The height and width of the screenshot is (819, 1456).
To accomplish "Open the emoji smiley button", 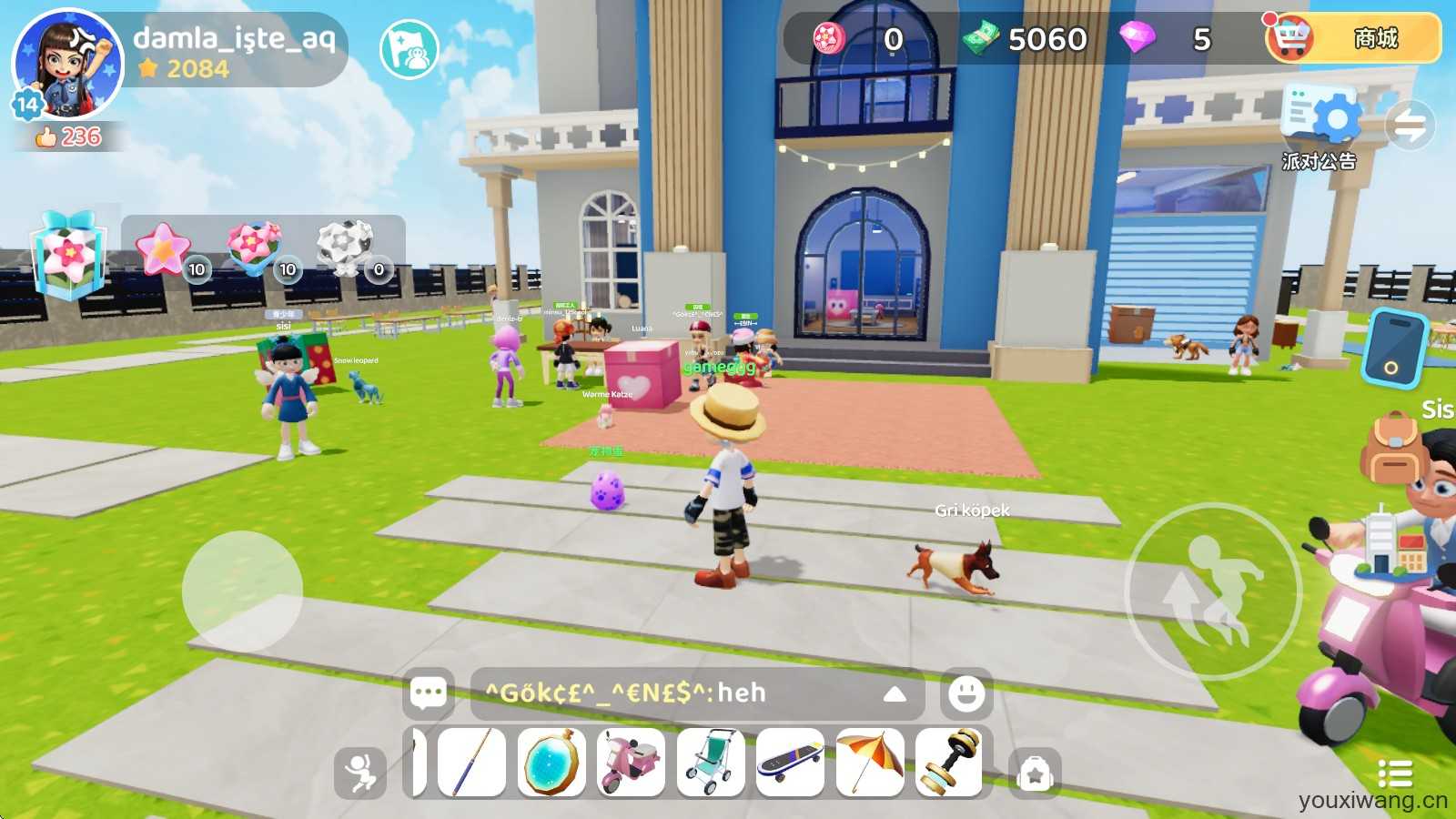I will [966, 693].
